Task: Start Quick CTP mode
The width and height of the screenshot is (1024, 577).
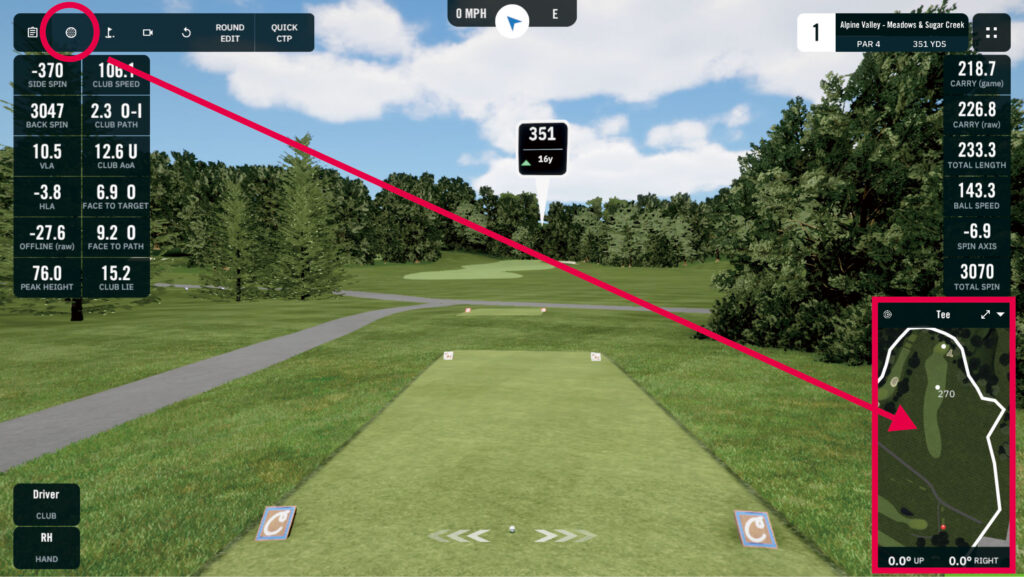Action: [x=284, y=33]
